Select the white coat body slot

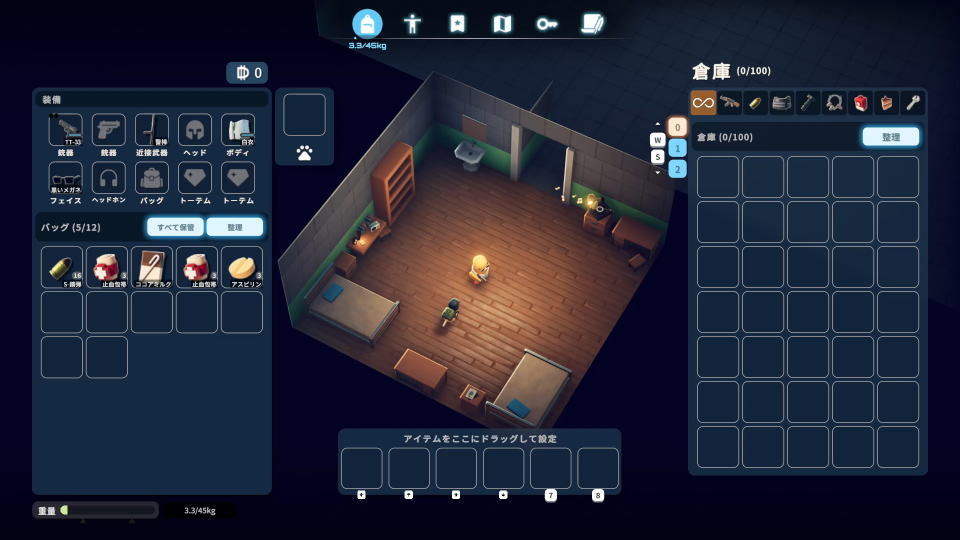tap(238, 131)
